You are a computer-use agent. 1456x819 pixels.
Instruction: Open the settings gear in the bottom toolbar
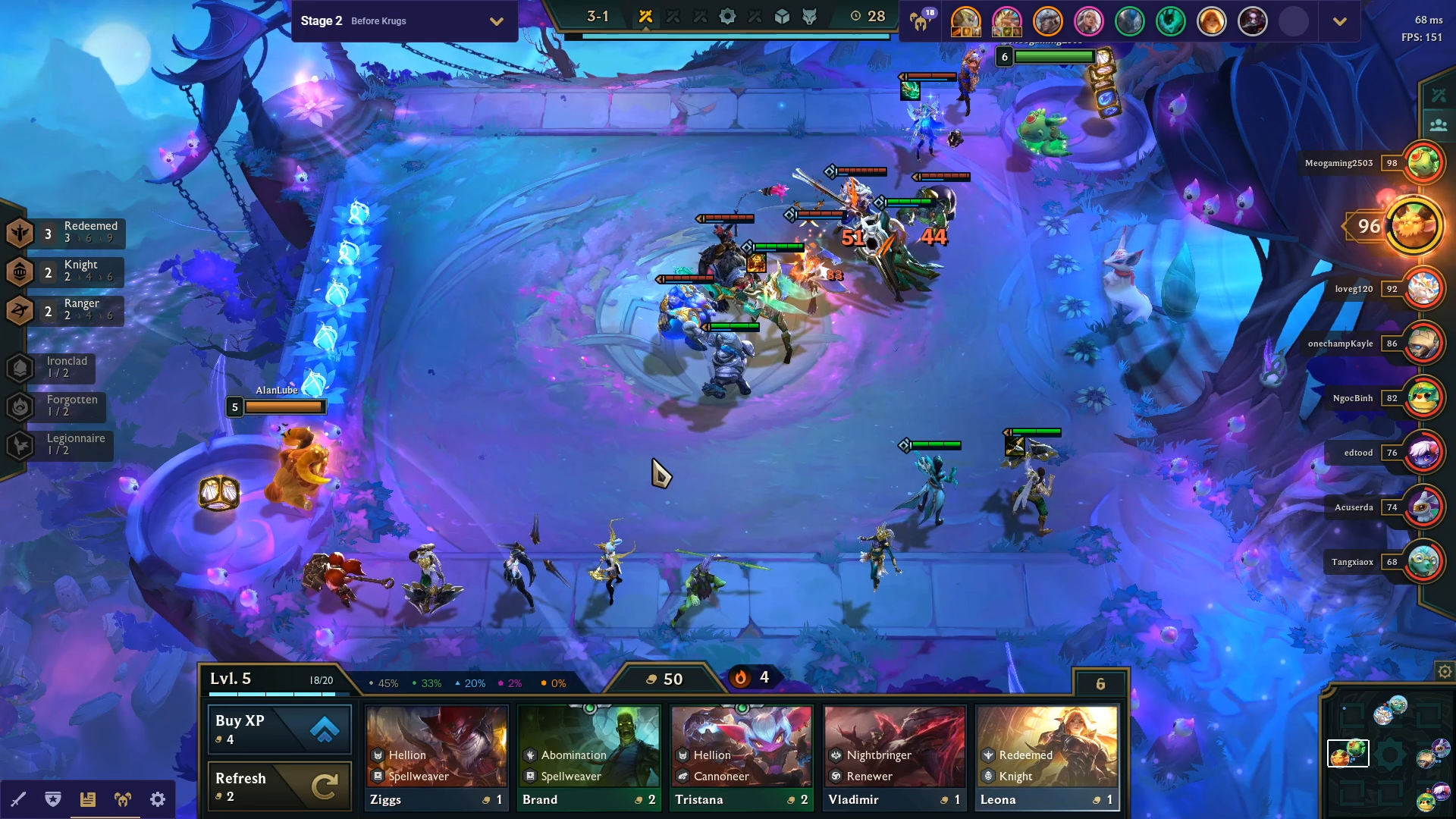point(157,799)
